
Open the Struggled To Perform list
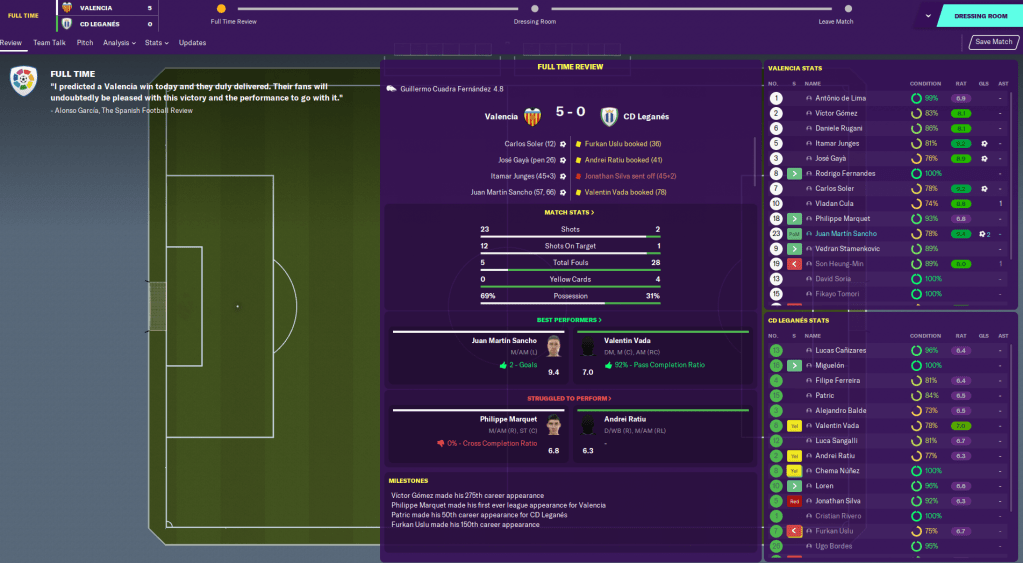pos(569,398)
